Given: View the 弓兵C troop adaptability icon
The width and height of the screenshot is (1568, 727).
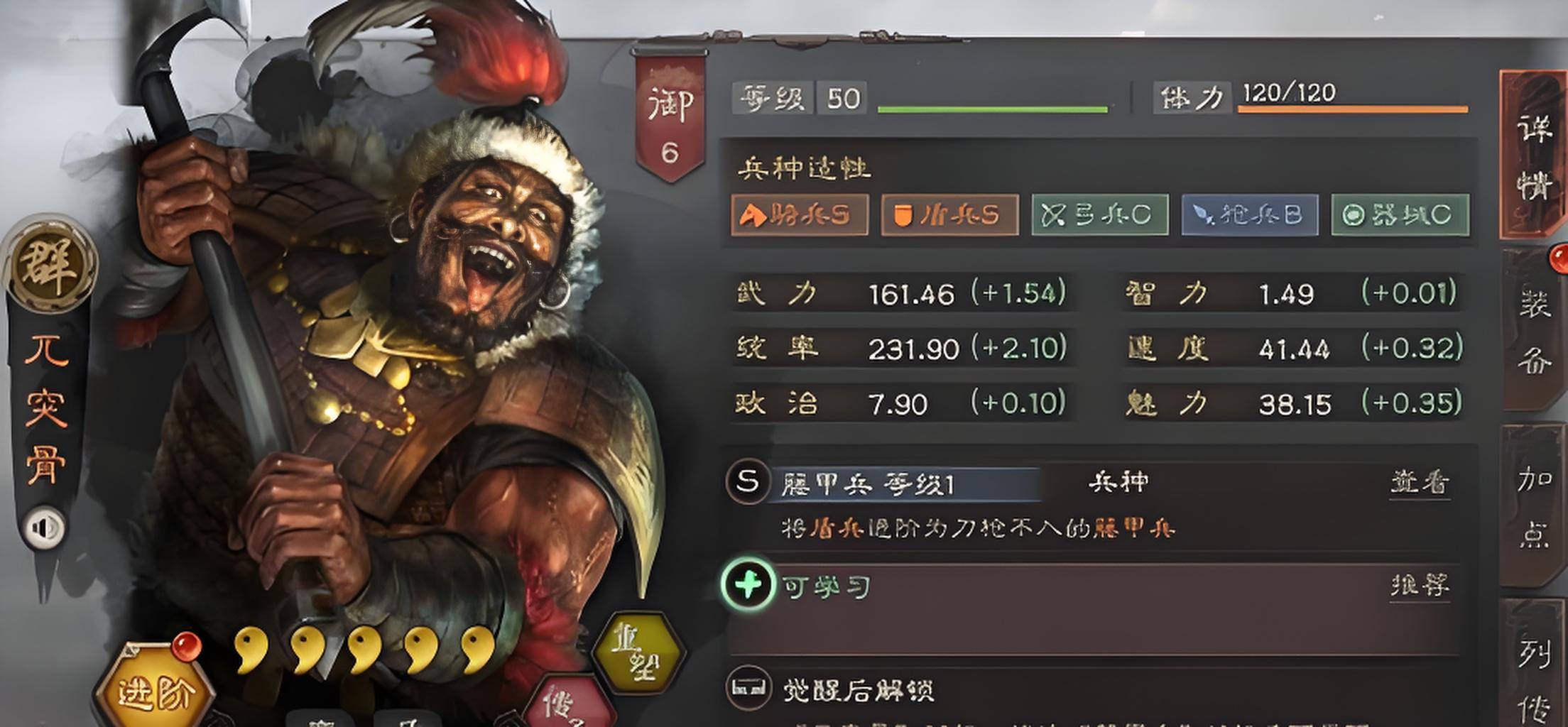Looking at the screenshot, I should coord(1099,214).
